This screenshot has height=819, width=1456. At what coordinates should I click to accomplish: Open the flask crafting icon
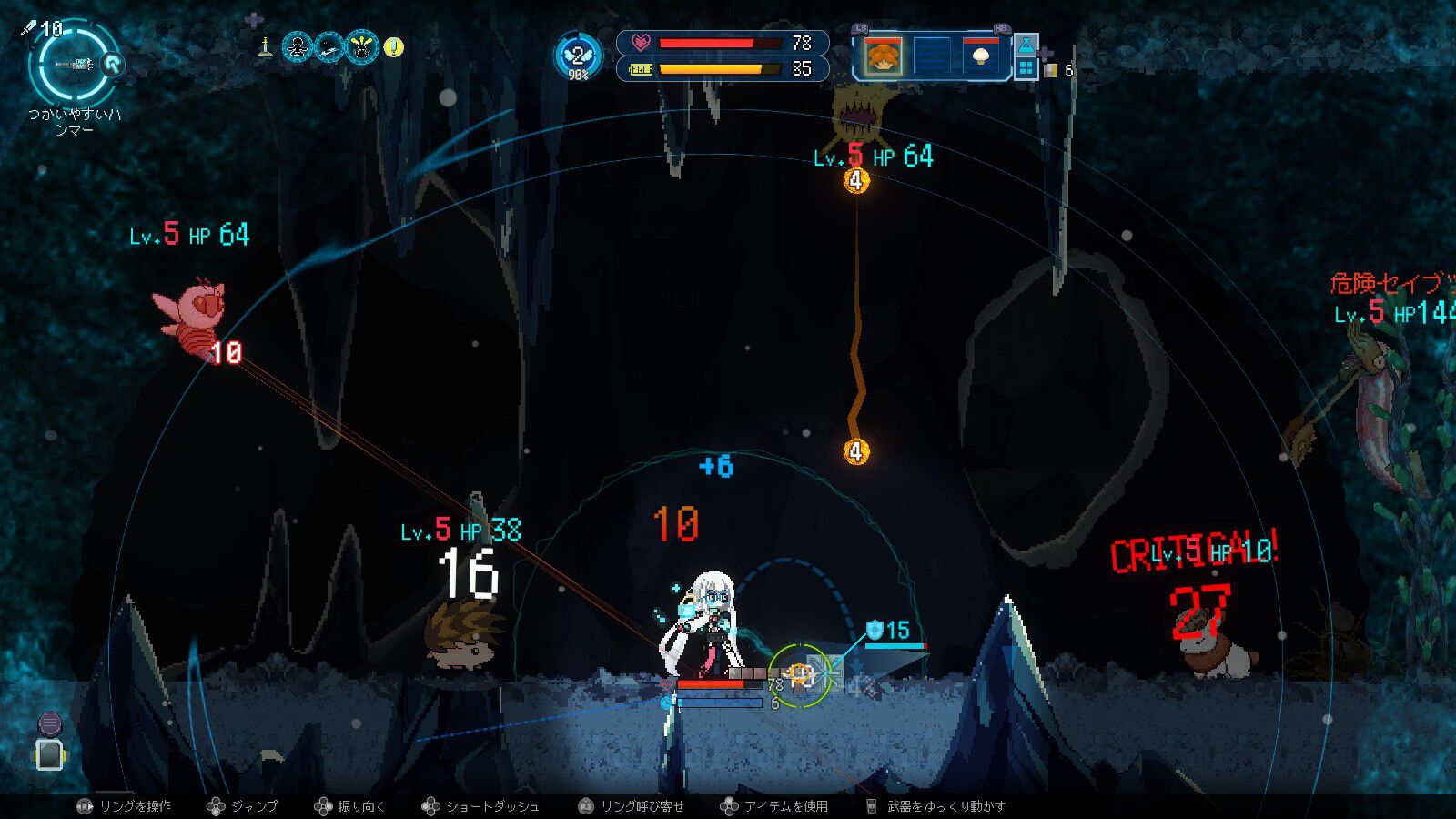[1026, 45]
